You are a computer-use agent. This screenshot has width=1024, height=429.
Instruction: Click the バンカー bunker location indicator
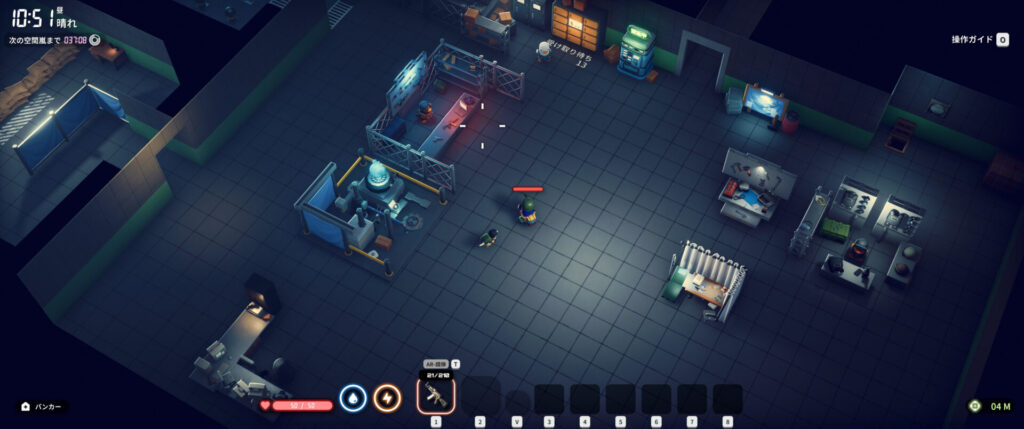(42, 407)
